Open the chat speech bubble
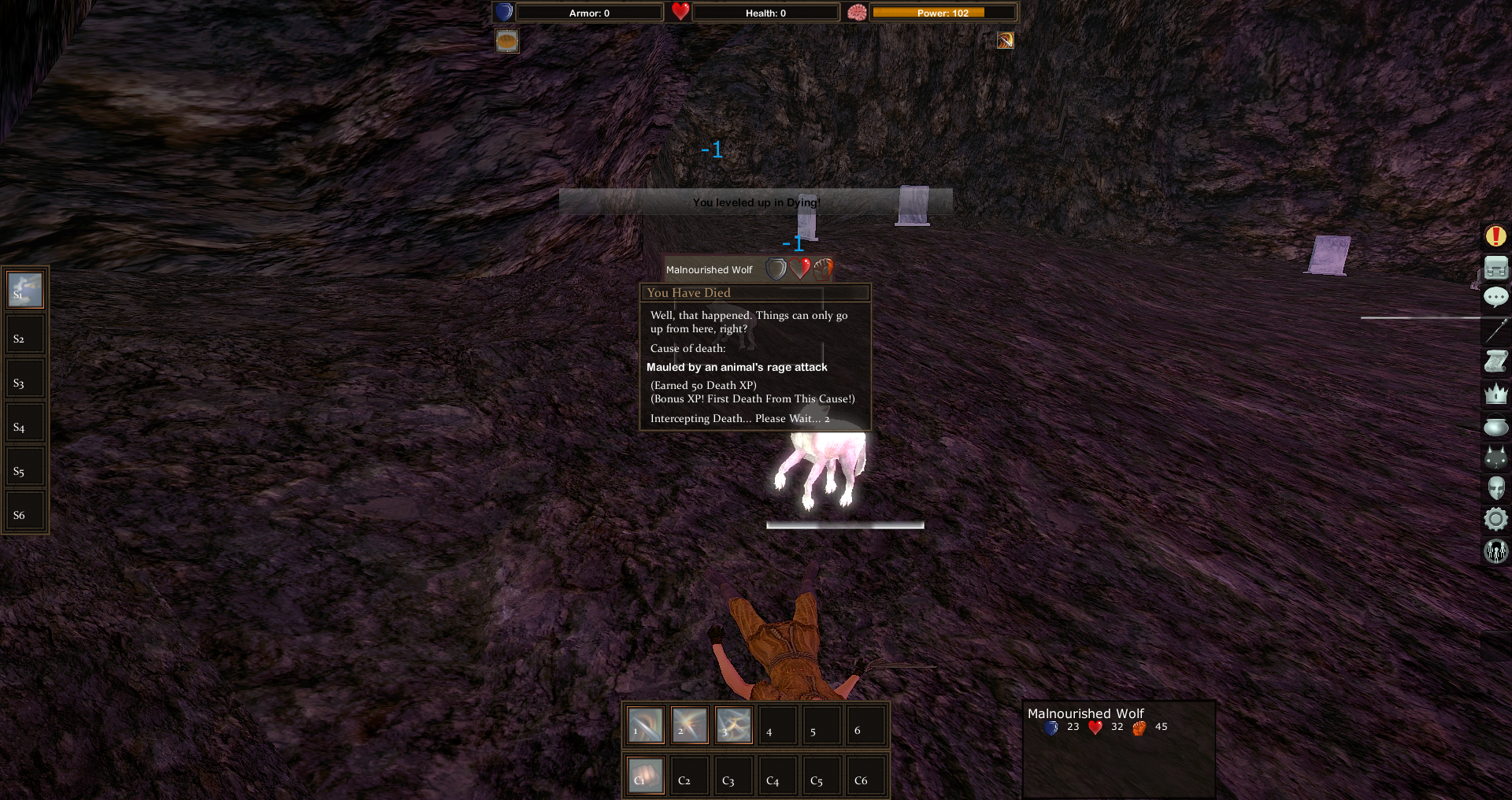 tap(1495, 297)
